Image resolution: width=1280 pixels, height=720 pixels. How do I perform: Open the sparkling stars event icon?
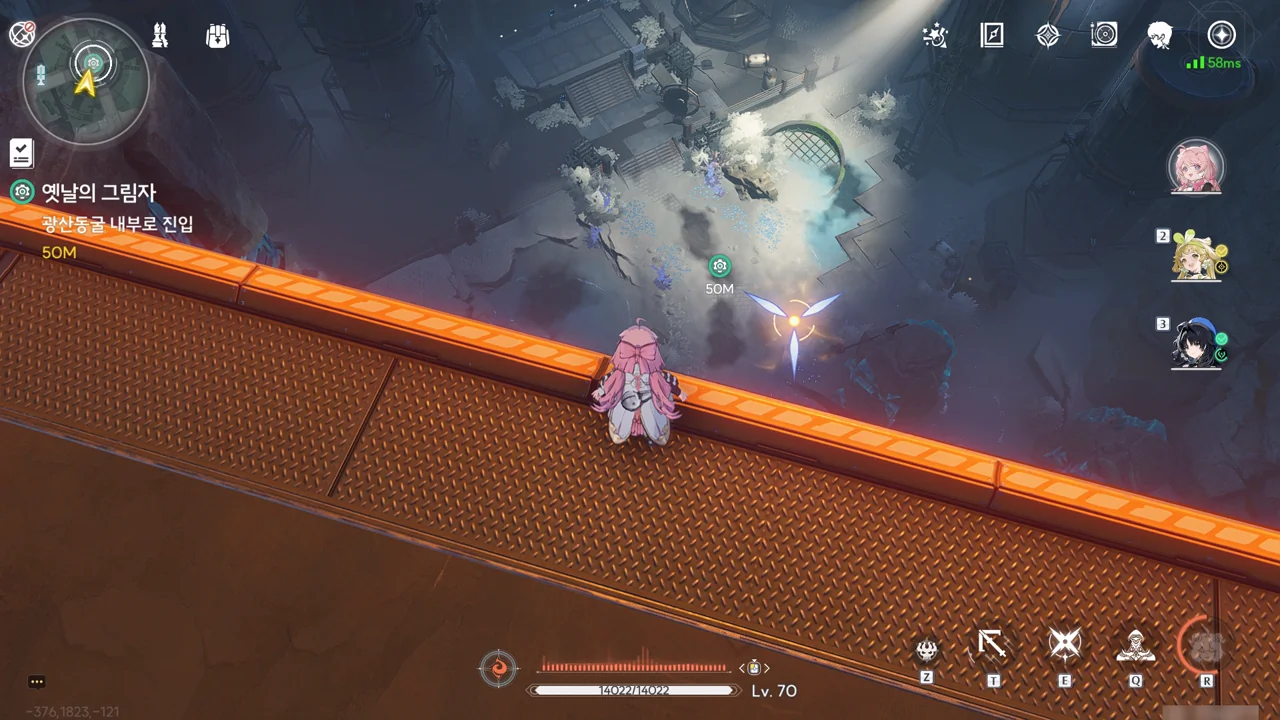point(936,36)
